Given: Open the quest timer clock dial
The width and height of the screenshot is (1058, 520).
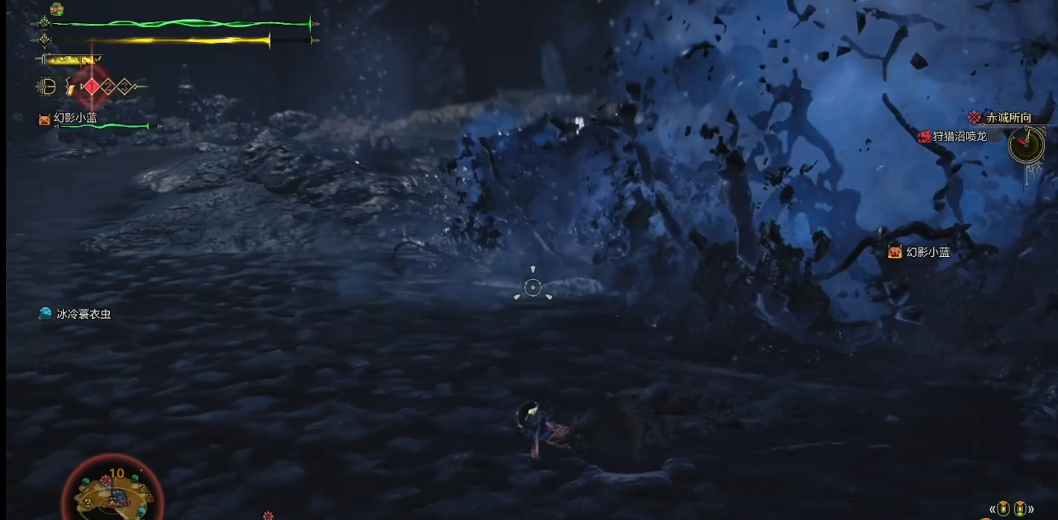Looking at the screenshot, I should coord(1025,147).
